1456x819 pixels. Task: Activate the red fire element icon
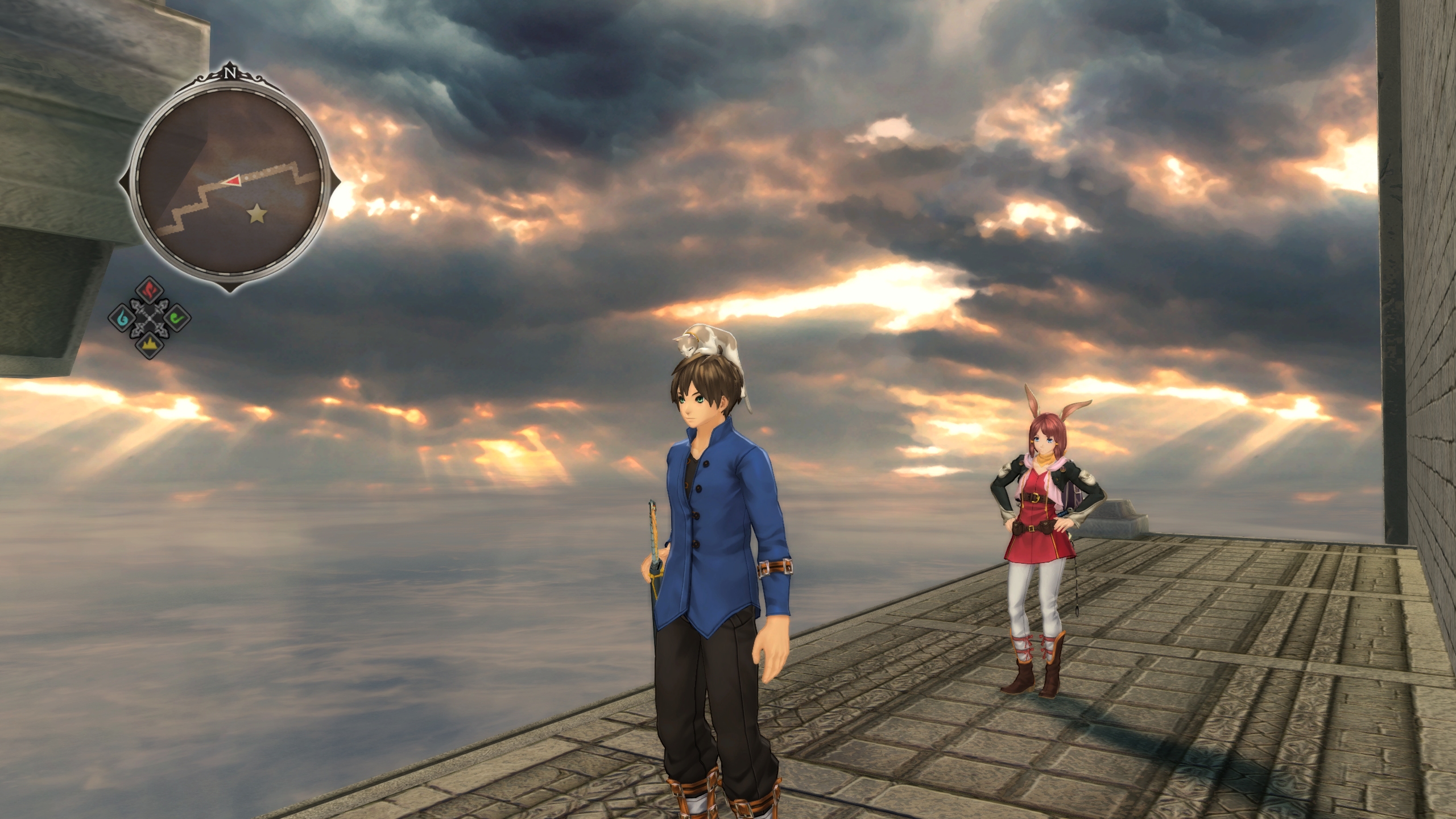click(150, 291)
